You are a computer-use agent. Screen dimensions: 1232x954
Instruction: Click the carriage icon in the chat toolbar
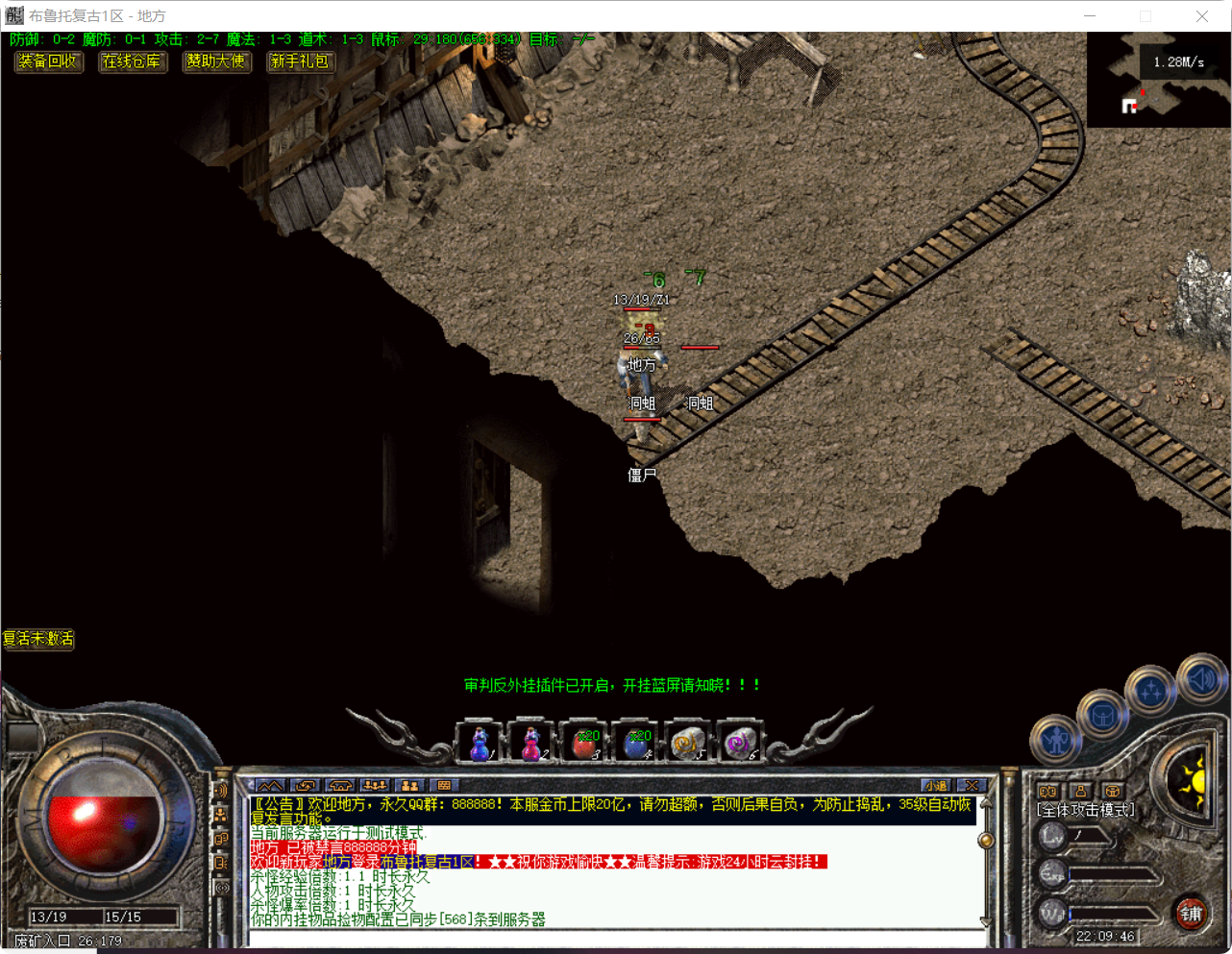pos(339,785)
